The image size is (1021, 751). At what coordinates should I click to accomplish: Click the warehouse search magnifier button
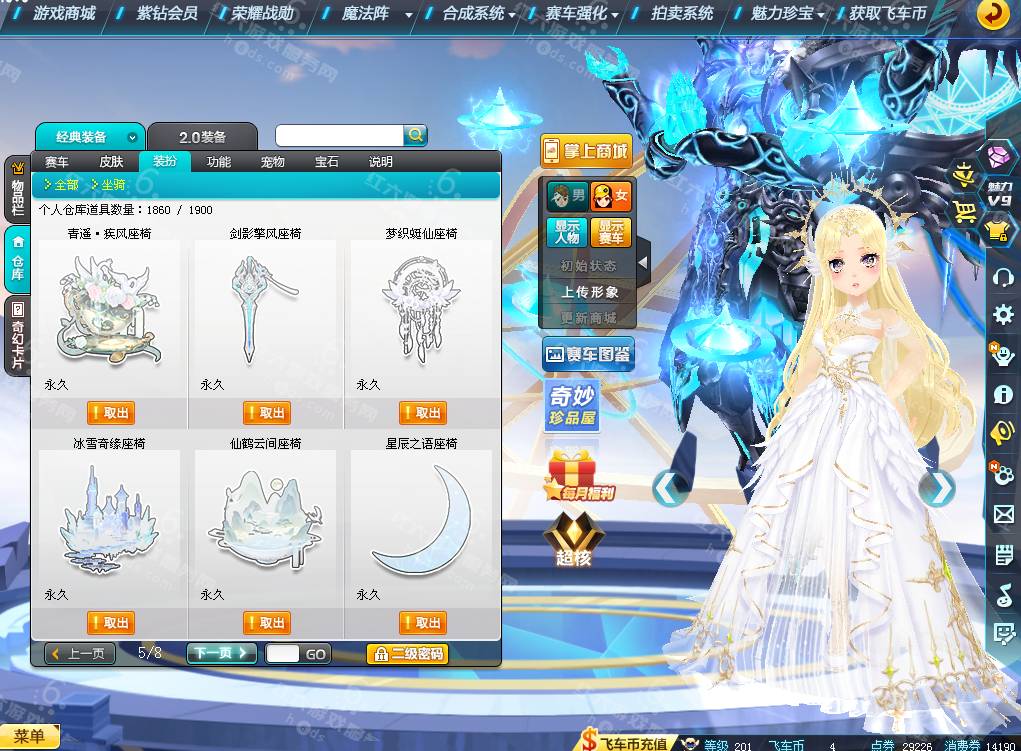[415, 135]
